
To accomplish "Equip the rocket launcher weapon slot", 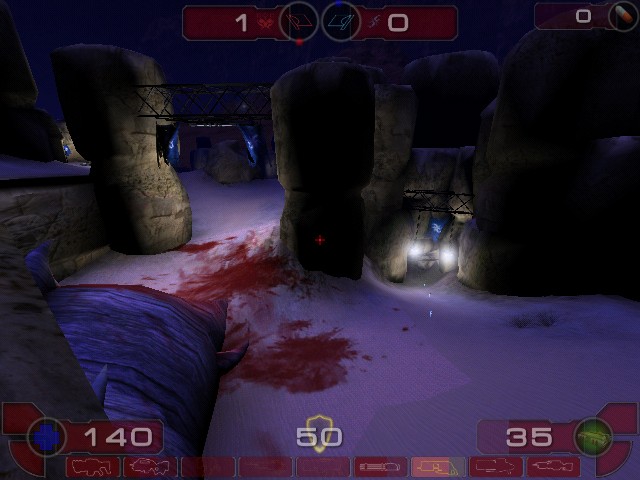I will coord(496,467).
